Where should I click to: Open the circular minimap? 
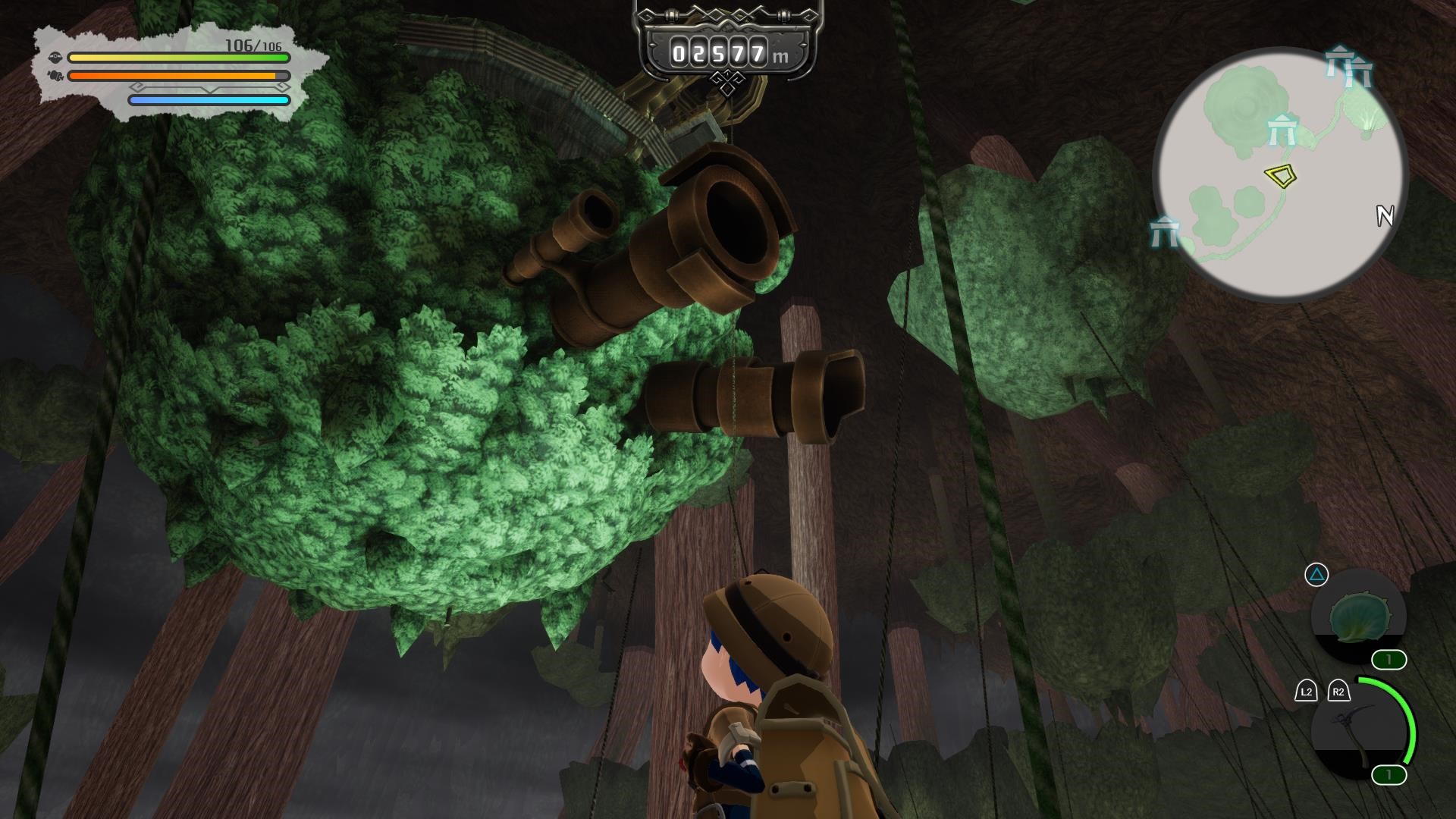pos(1280,174)
